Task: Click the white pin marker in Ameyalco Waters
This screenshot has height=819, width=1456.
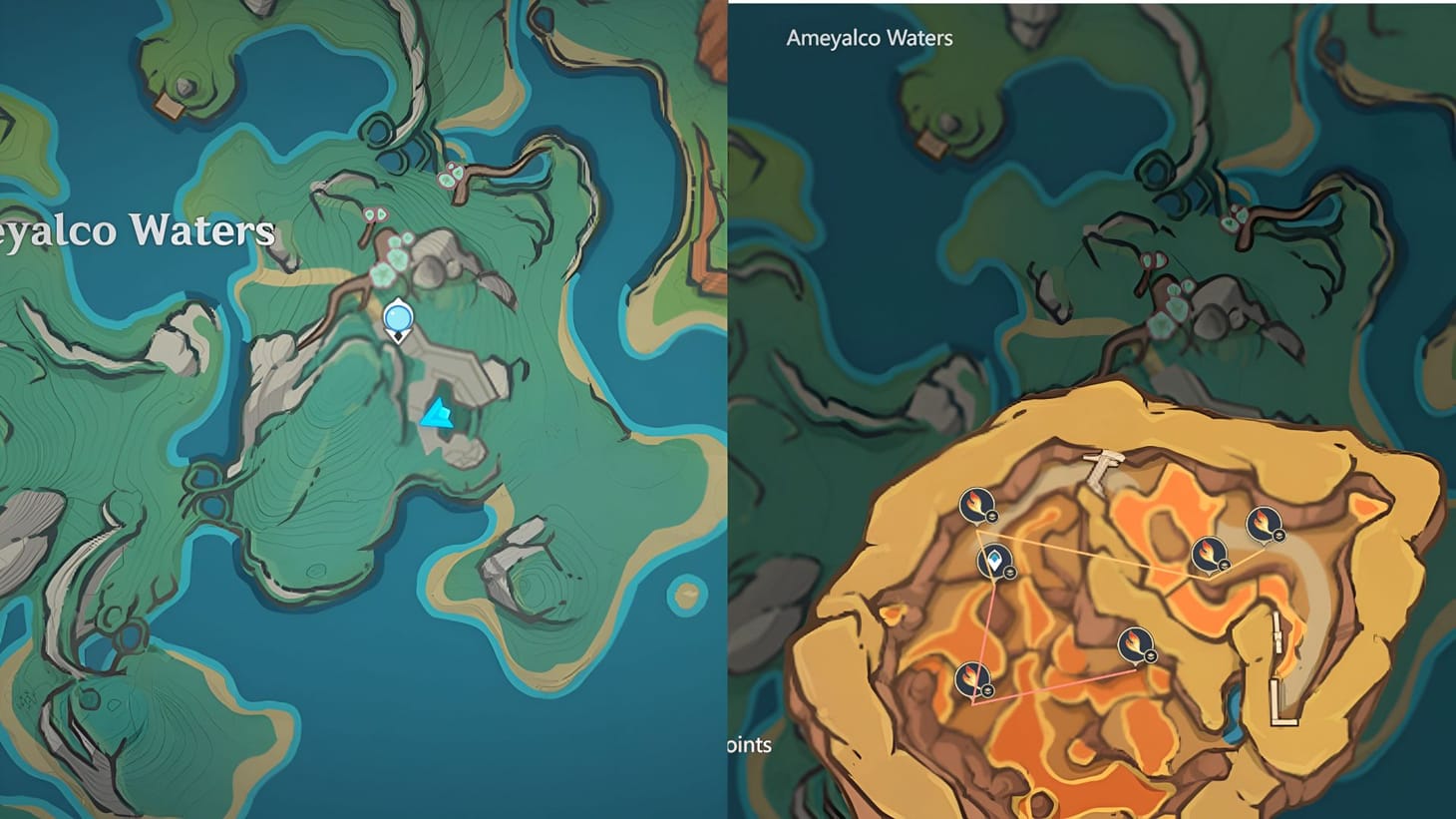Action: pyautogui.click(x=397, y=318)
